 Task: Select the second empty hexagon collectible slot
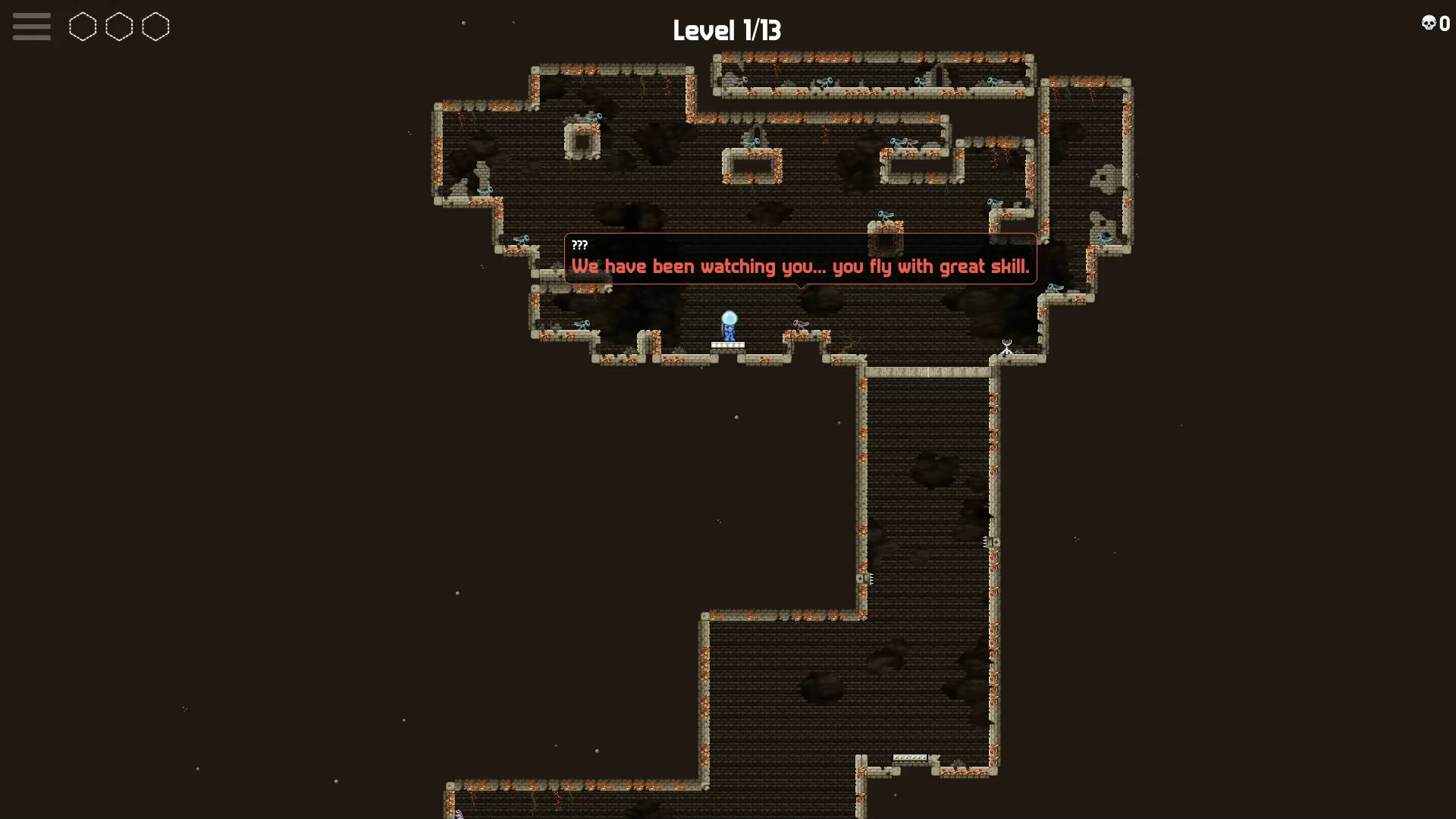click(119, 27)
